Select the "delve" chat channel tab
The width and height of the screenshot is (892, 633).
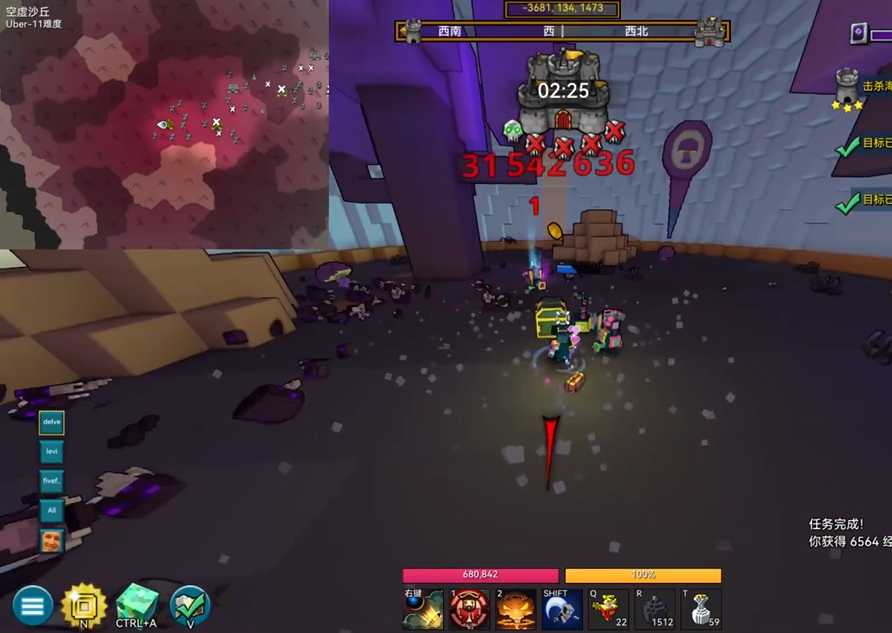pos(51,422)
